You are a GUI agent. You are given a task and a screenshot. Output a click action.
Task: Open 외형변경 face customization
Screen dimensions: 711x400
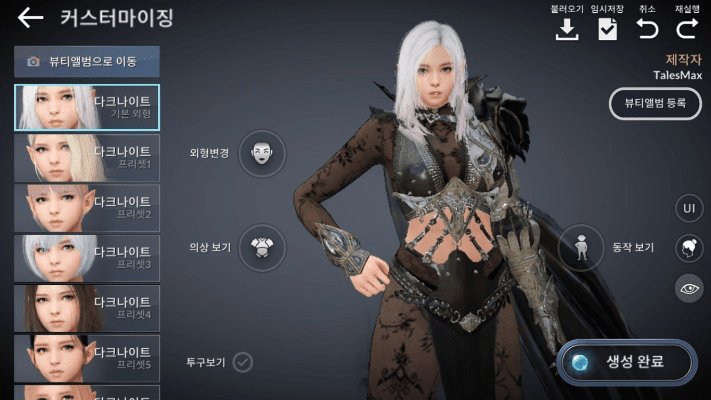[x=262, y=153]
